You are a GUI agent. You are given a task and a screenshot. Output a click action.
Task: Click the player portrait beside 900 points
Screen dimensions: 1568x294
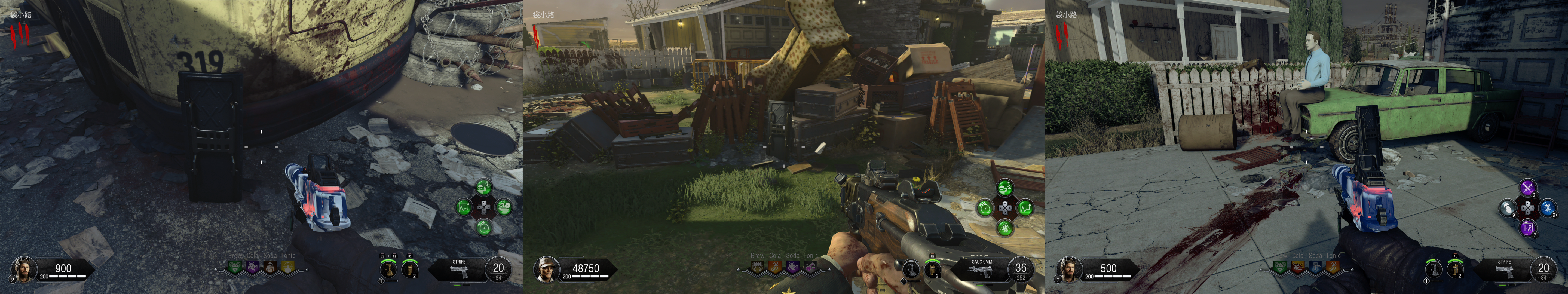[23, 268]
